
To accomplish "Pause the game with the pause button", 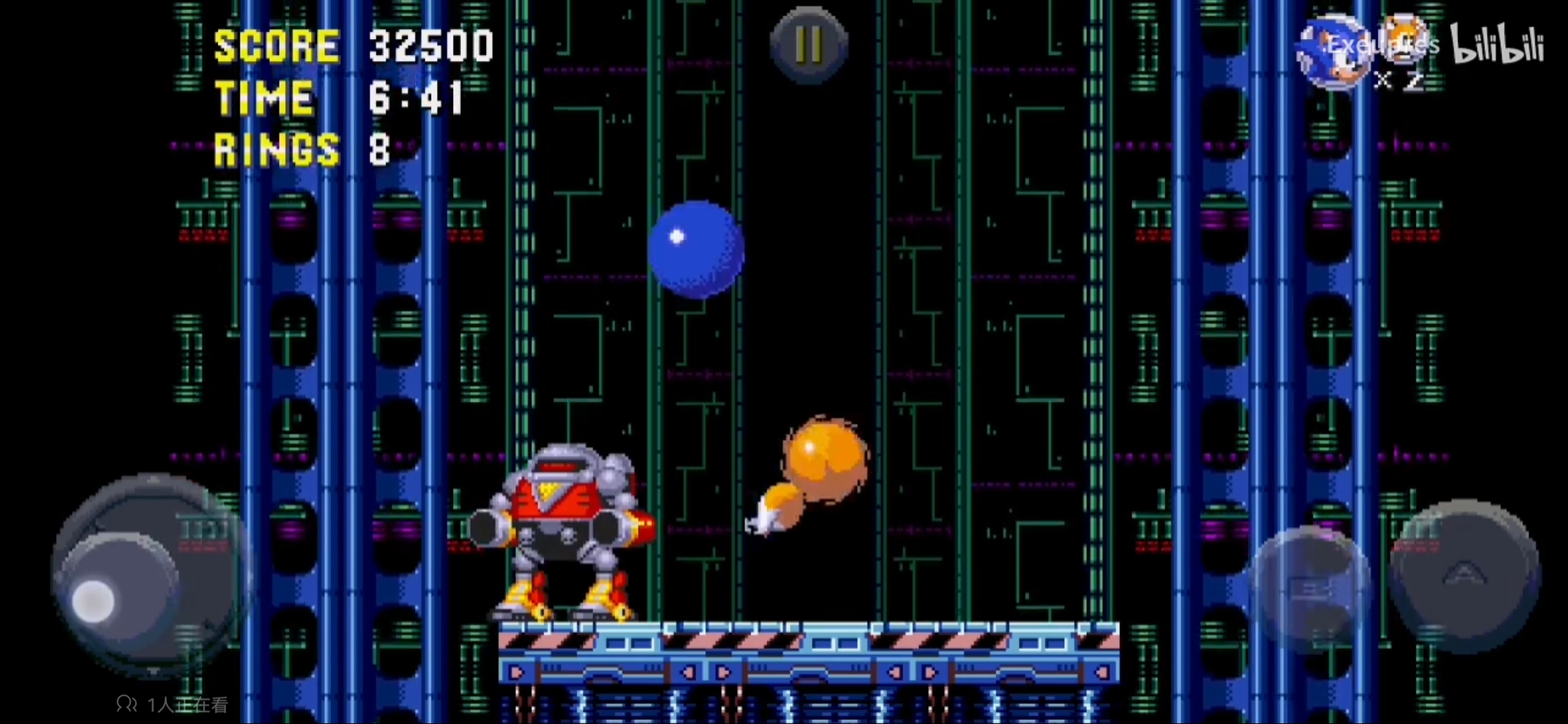I will [x=809, y=44].
